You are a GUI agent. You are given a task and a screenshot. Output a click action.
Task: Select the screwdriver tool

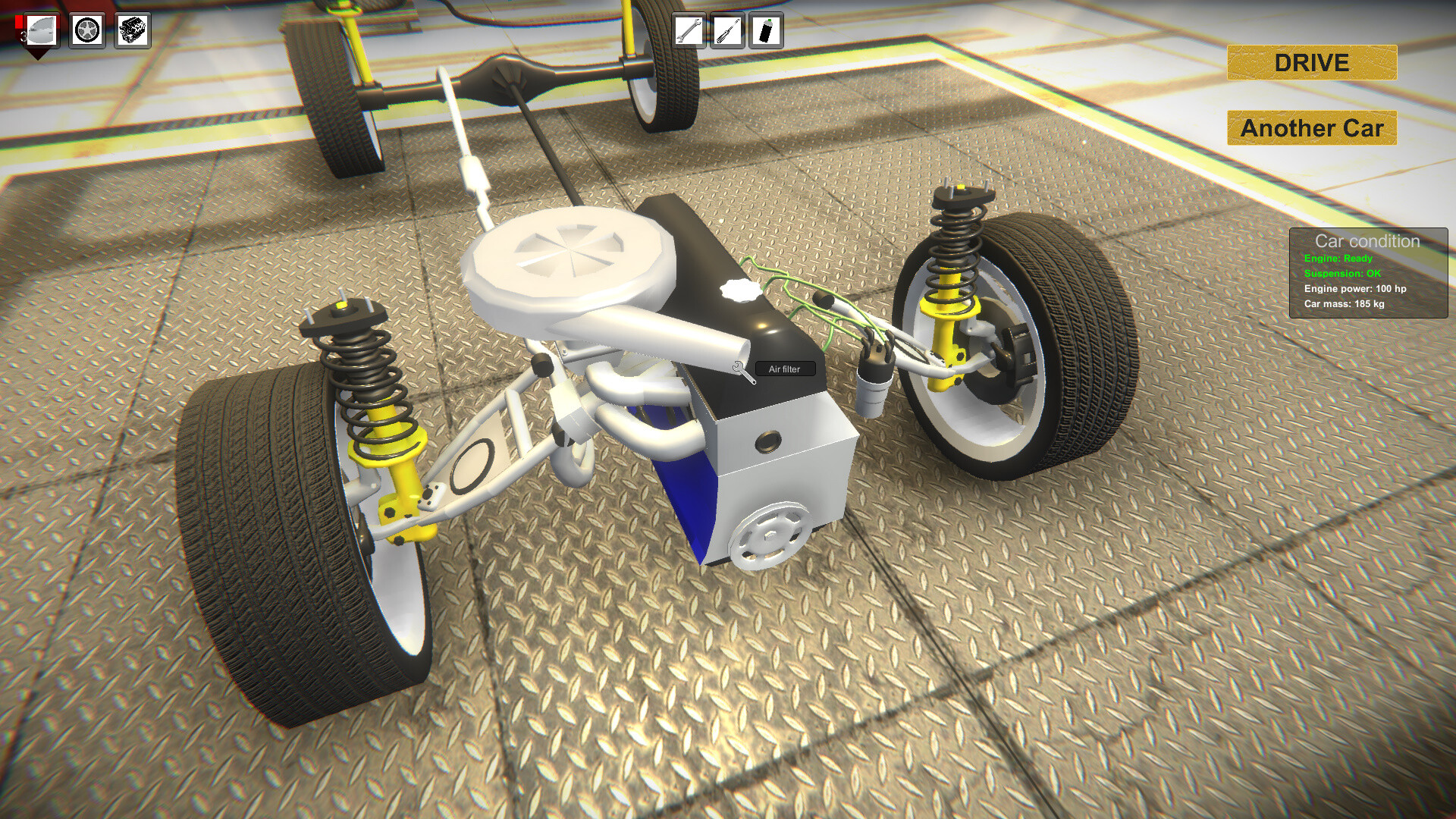pos(726,29)
